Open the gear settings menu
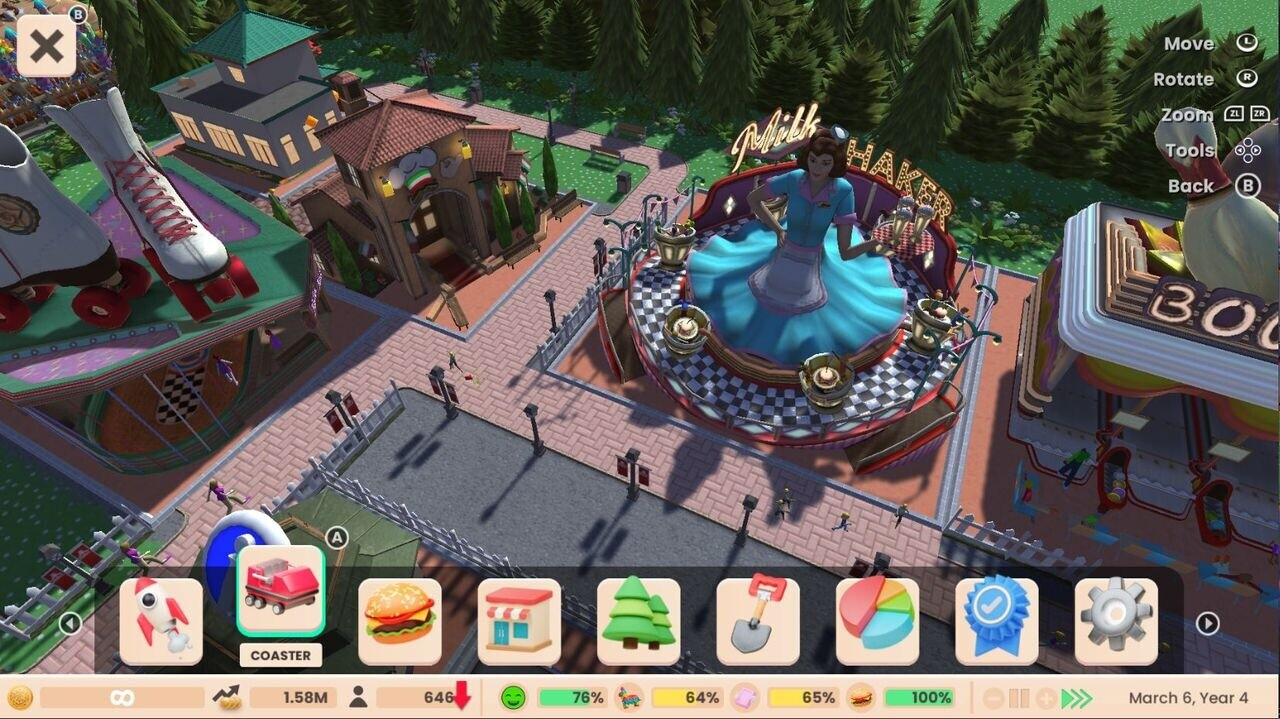The height and width of the screenshot is (719, 1280). pos(1116,621)
